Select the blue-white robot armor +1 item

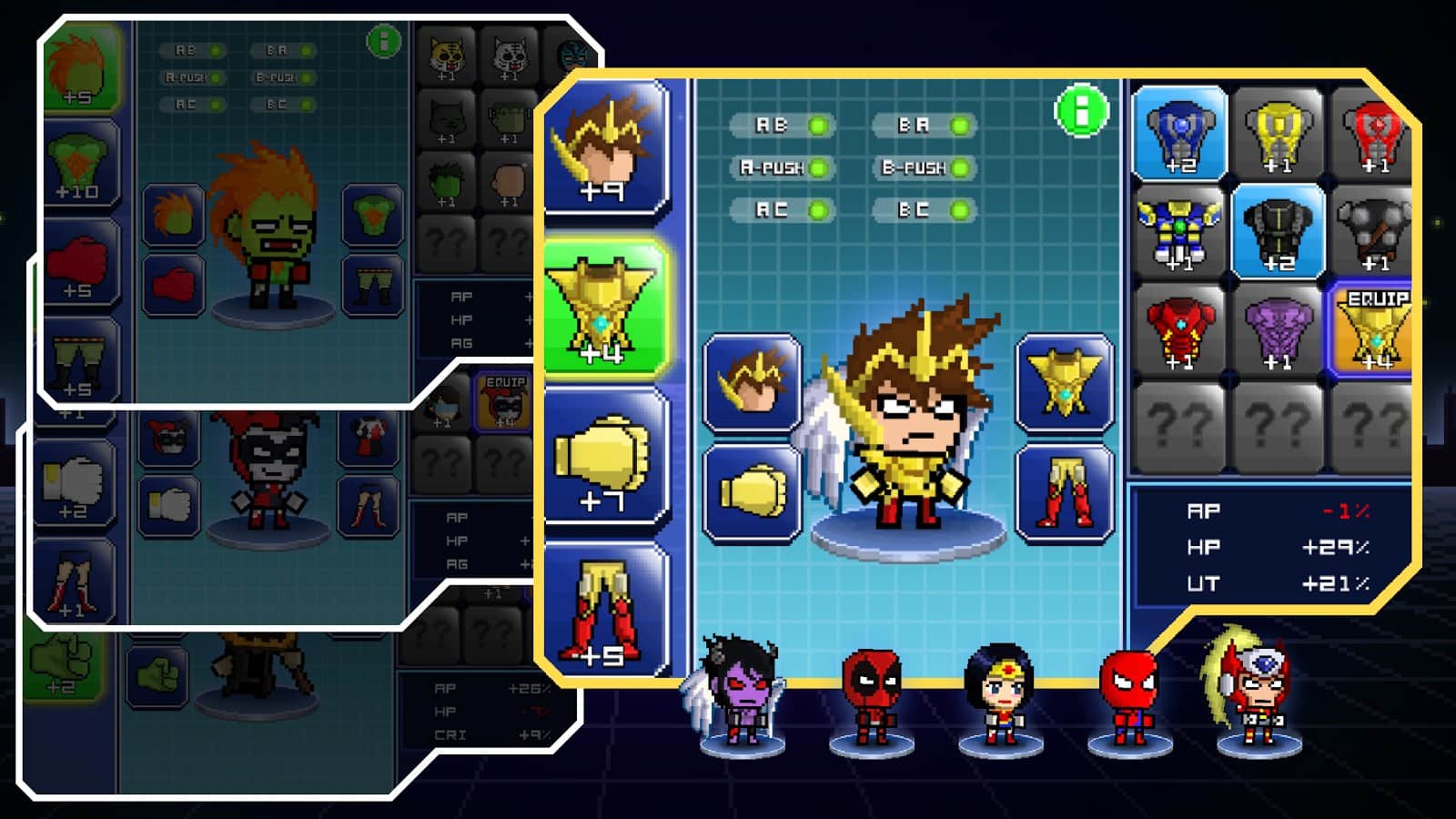click(1180, 231)
